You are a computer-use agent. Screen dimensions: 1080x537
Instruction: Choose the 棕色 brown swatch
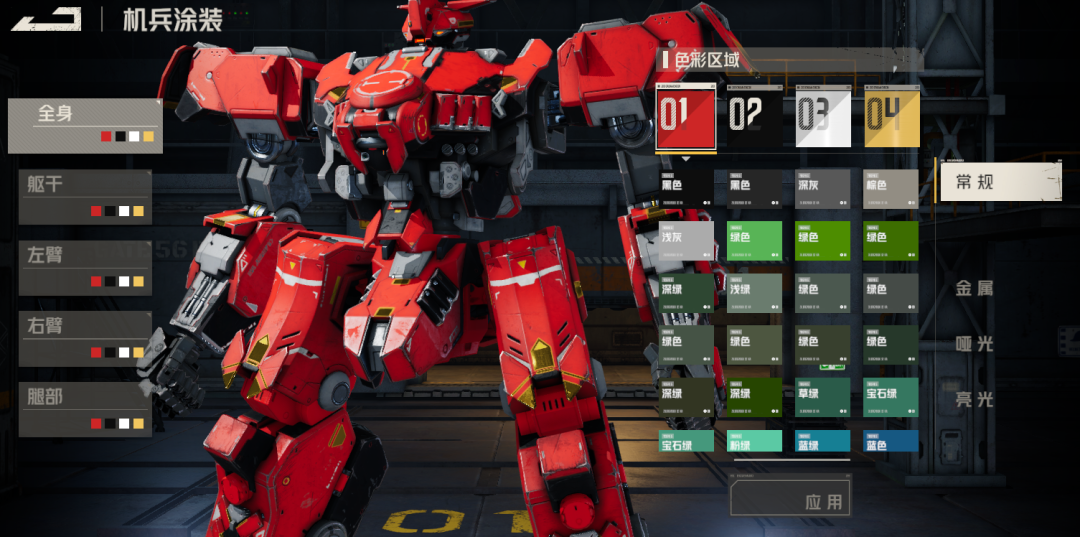(x=891, y=188)
